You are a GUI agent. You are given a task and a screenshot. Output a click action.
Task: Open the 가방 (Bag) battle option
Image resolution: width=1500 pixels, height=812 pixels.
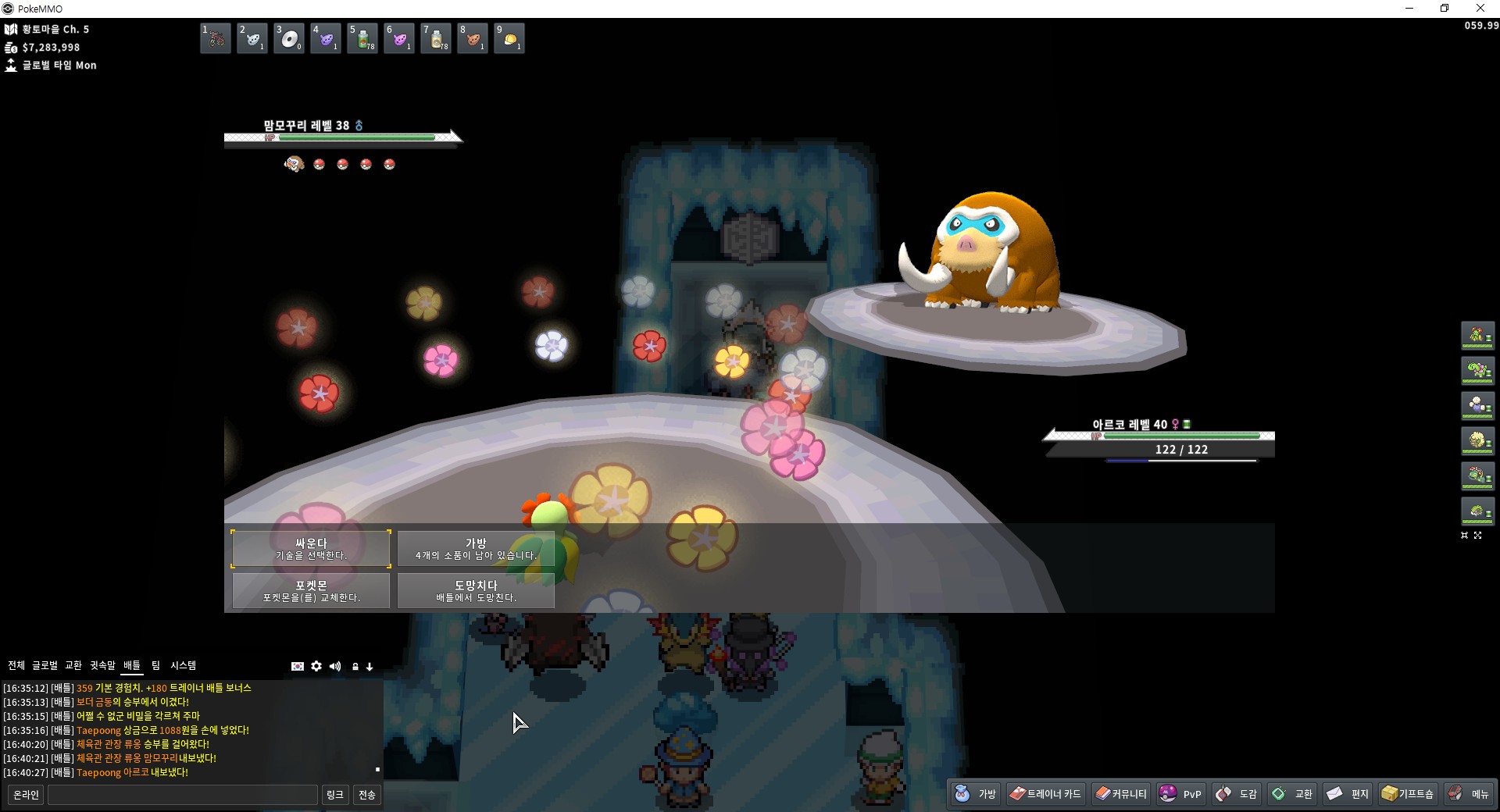coord(476,548)
